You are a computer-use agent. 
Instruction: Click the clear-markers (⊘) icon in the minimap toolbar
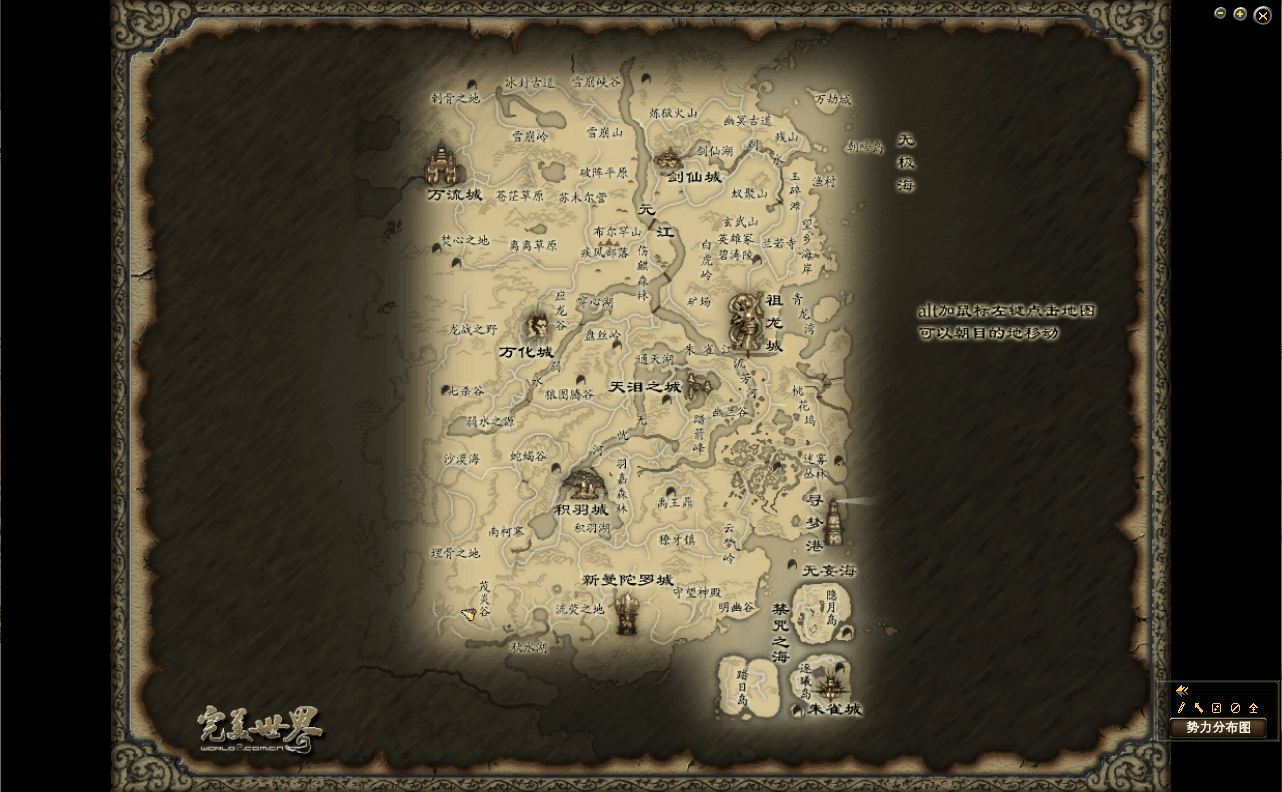(1235, 707)
